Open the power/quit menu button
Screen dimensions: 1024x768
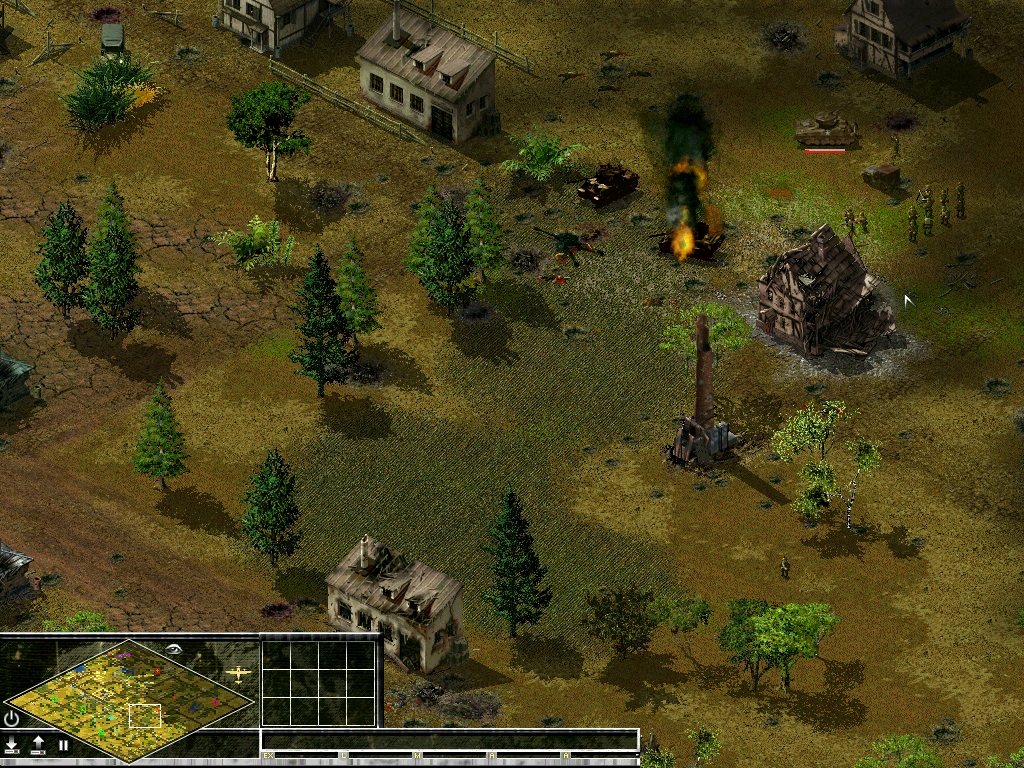coord(12,718)
